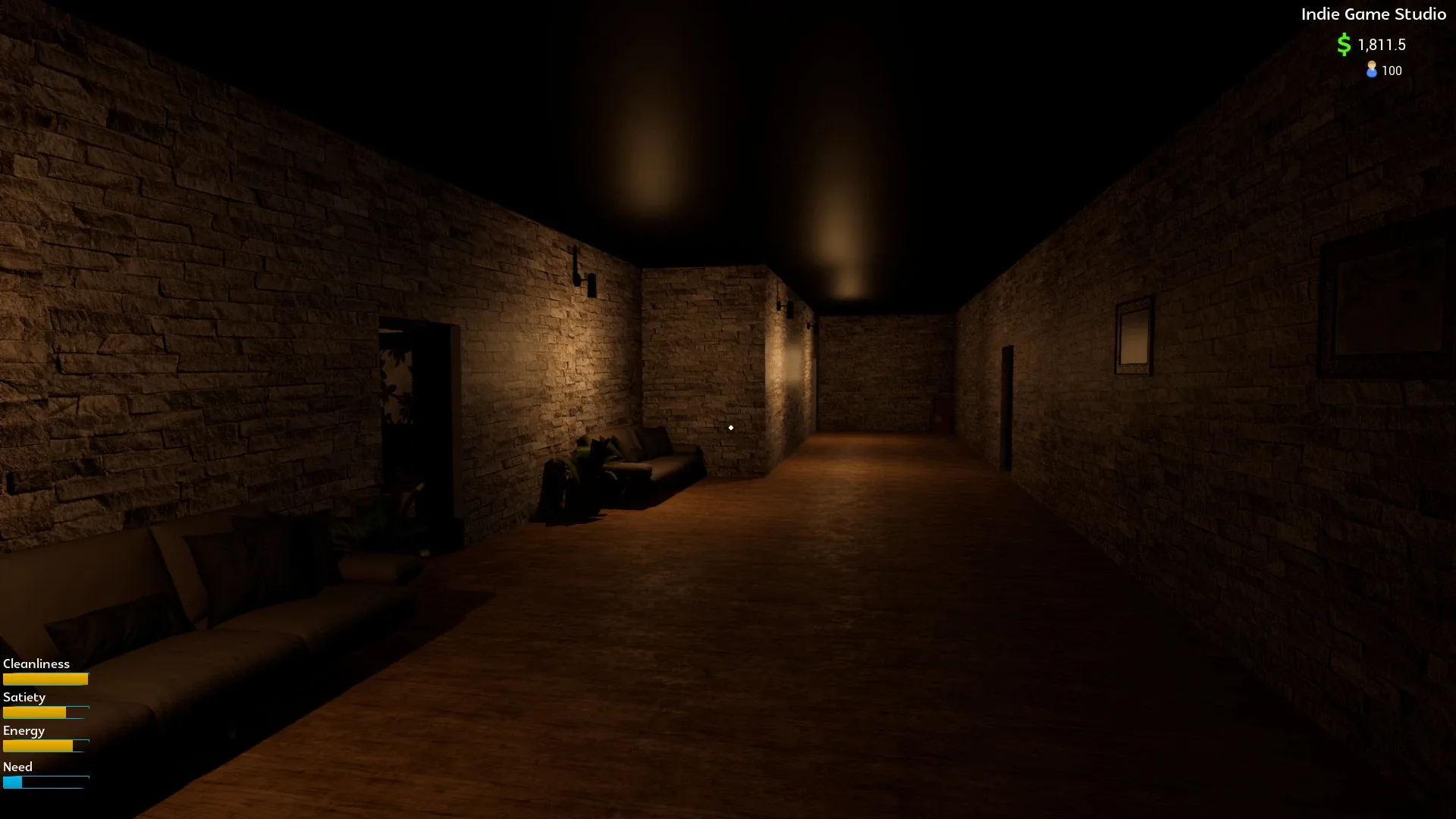Click the green dollar sign money icon

coord(1342,45)
